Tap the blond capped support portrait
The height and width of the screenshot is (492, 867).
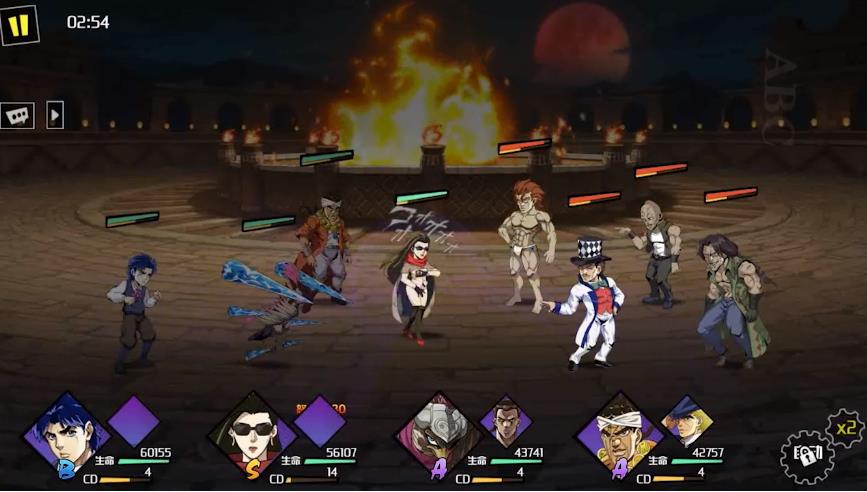687,420
